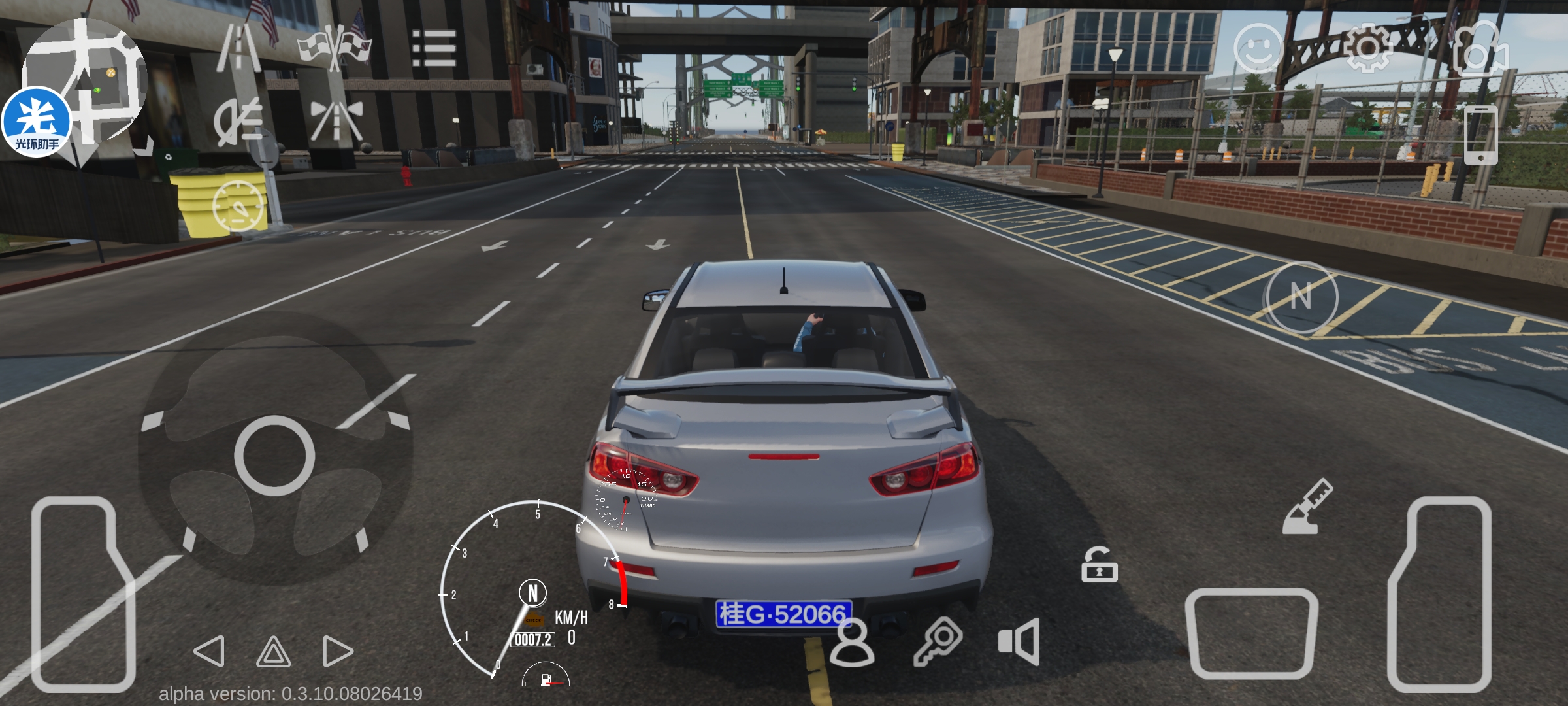Open the smiley emote button
The height and width of the screenshot is (706, 1568).
point(1258,48)
